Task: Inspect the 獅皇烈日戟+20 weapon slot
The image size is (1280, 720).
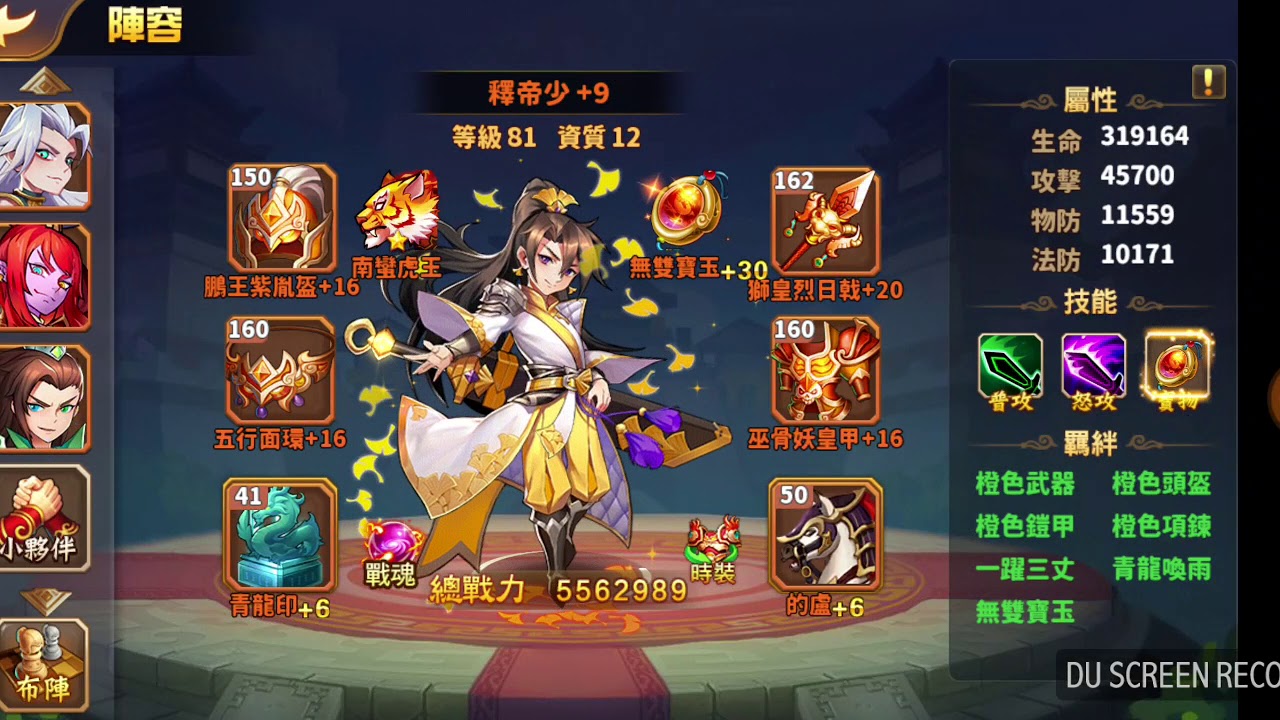Action: coord(824,220)
